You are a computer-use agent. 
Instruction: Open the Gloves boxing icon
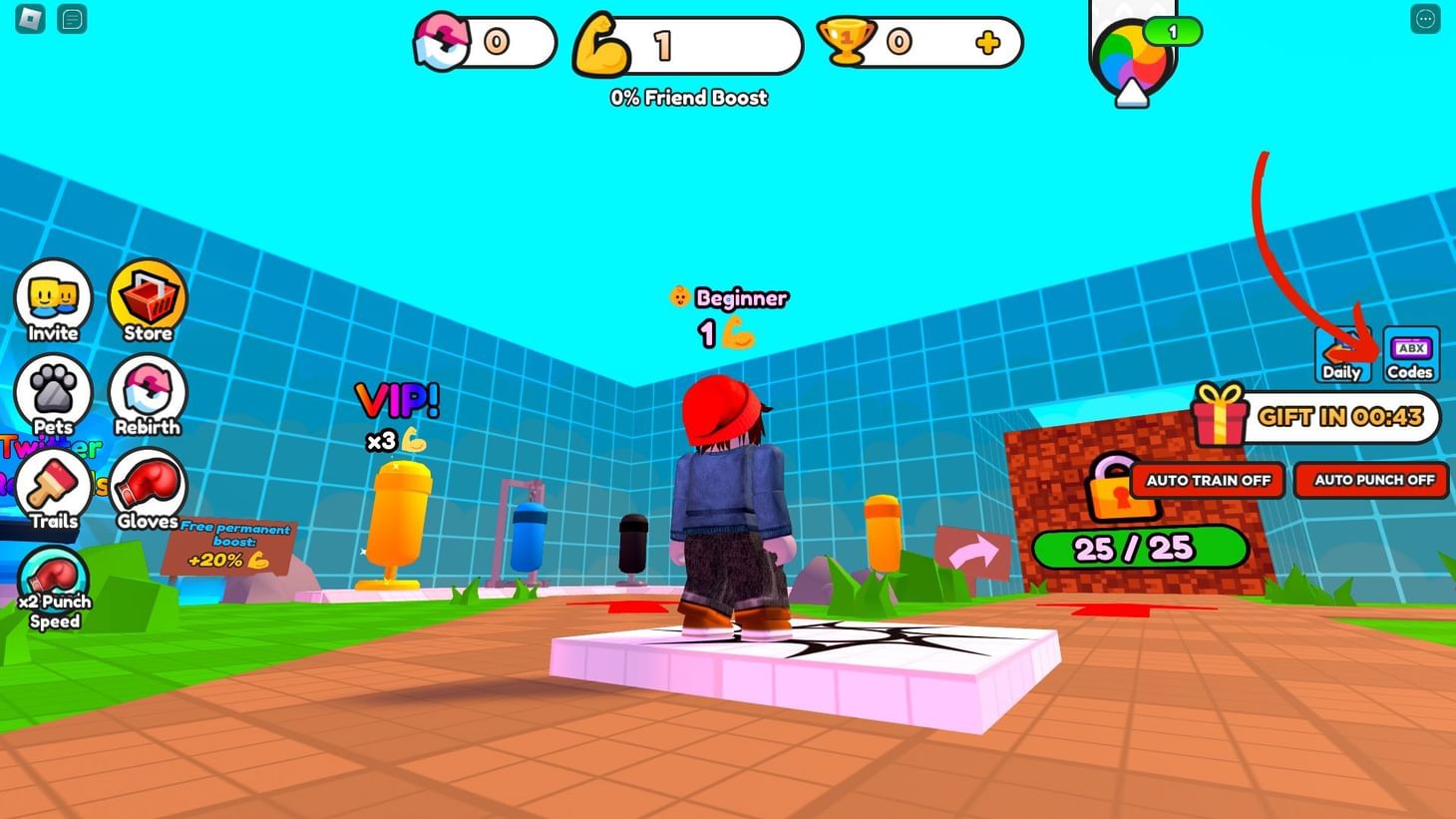pos(147,486)
